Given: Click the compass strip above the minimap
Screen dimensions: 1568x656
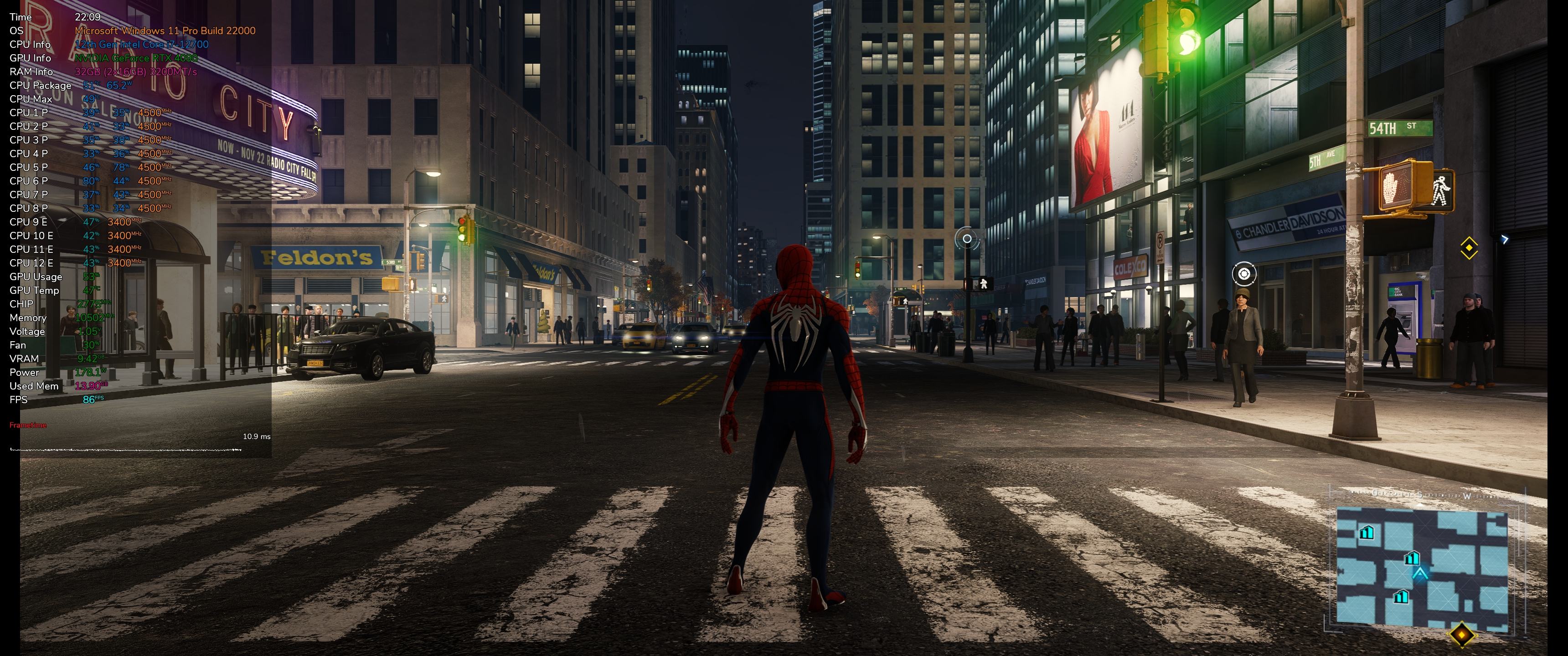Looking at the screenshot, I should pyautogui.click(x=1424, y=495).
